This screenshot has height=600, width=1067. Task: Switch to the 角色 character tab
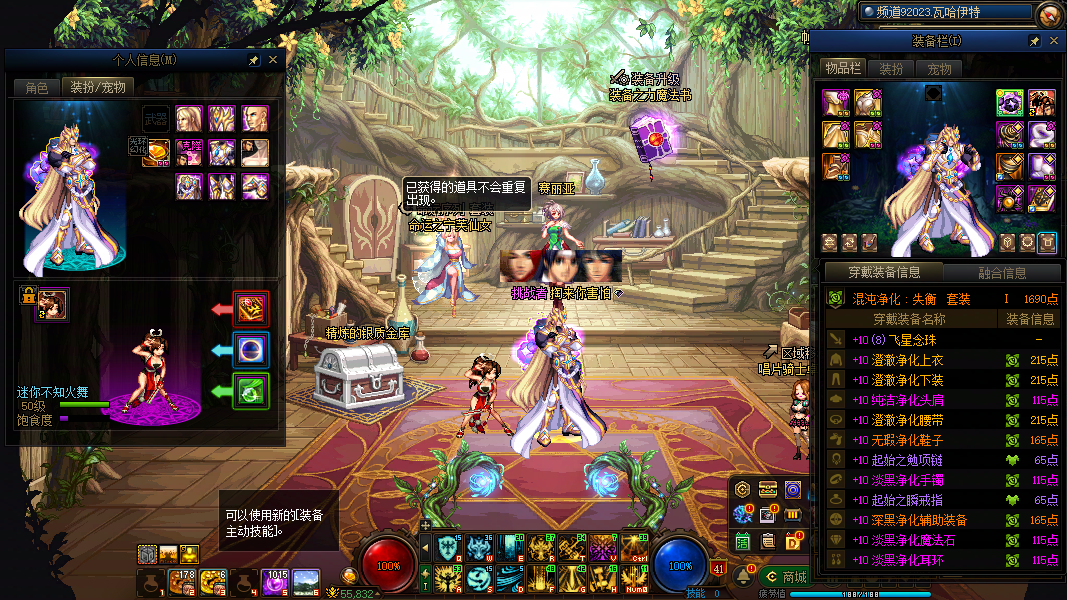pos(36,87)
